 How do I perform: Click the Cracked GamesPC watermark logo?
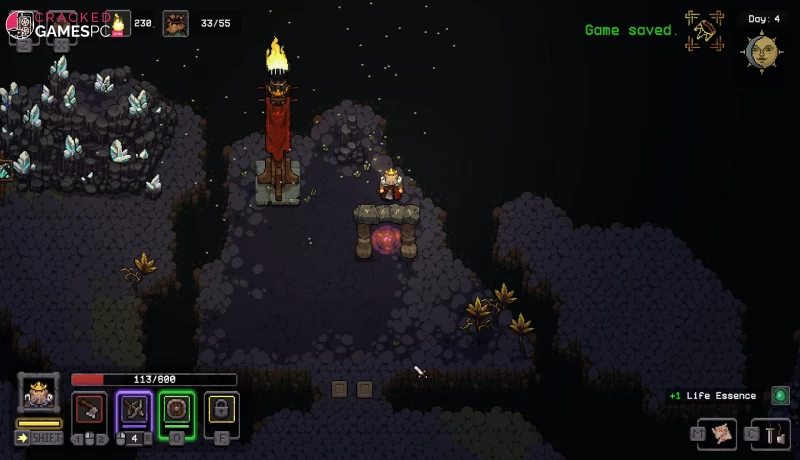(58, 25)
